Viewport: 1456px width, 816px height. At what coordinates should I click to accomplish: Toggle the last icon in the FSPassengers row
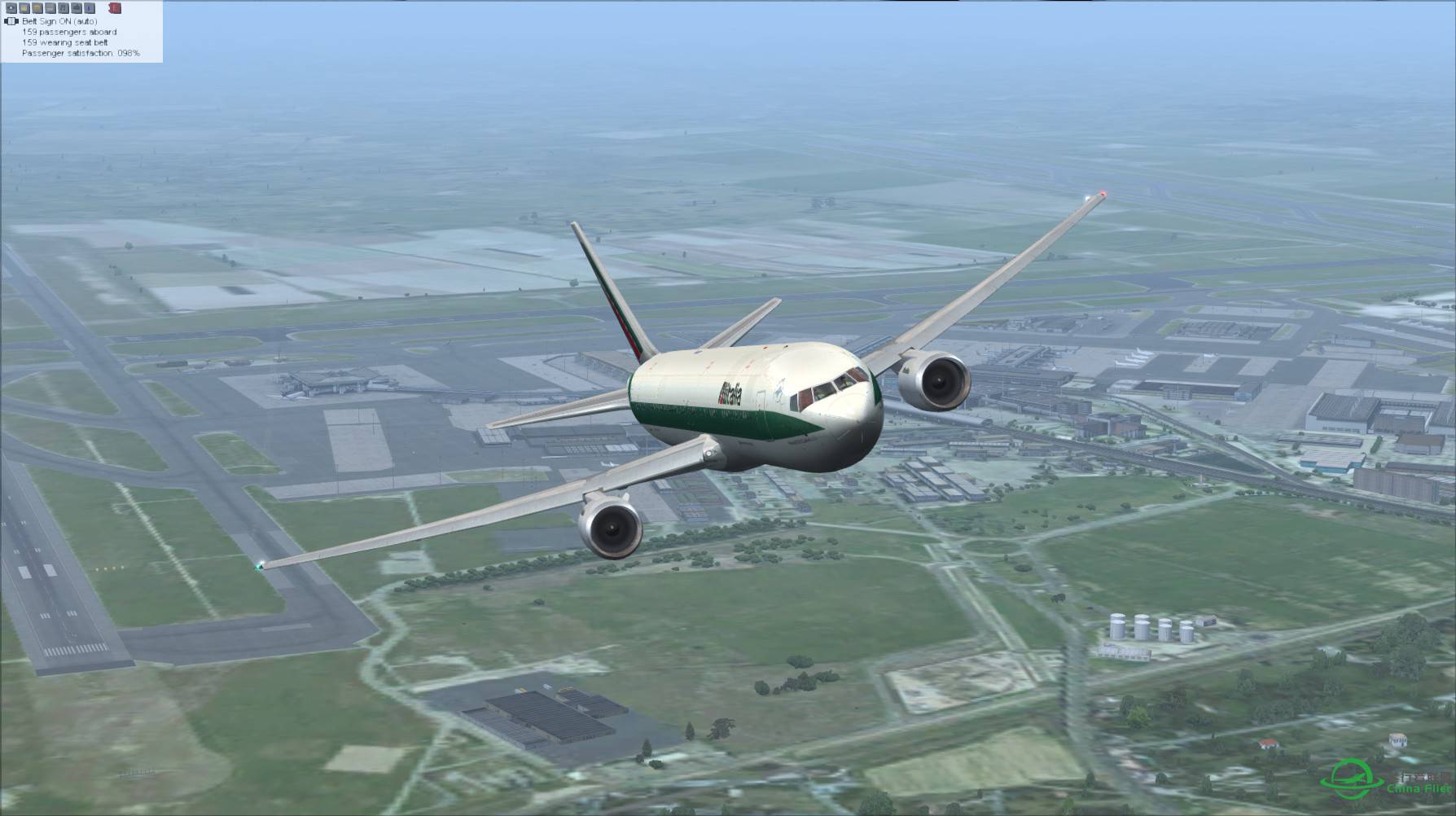click(x=115, y=8)
